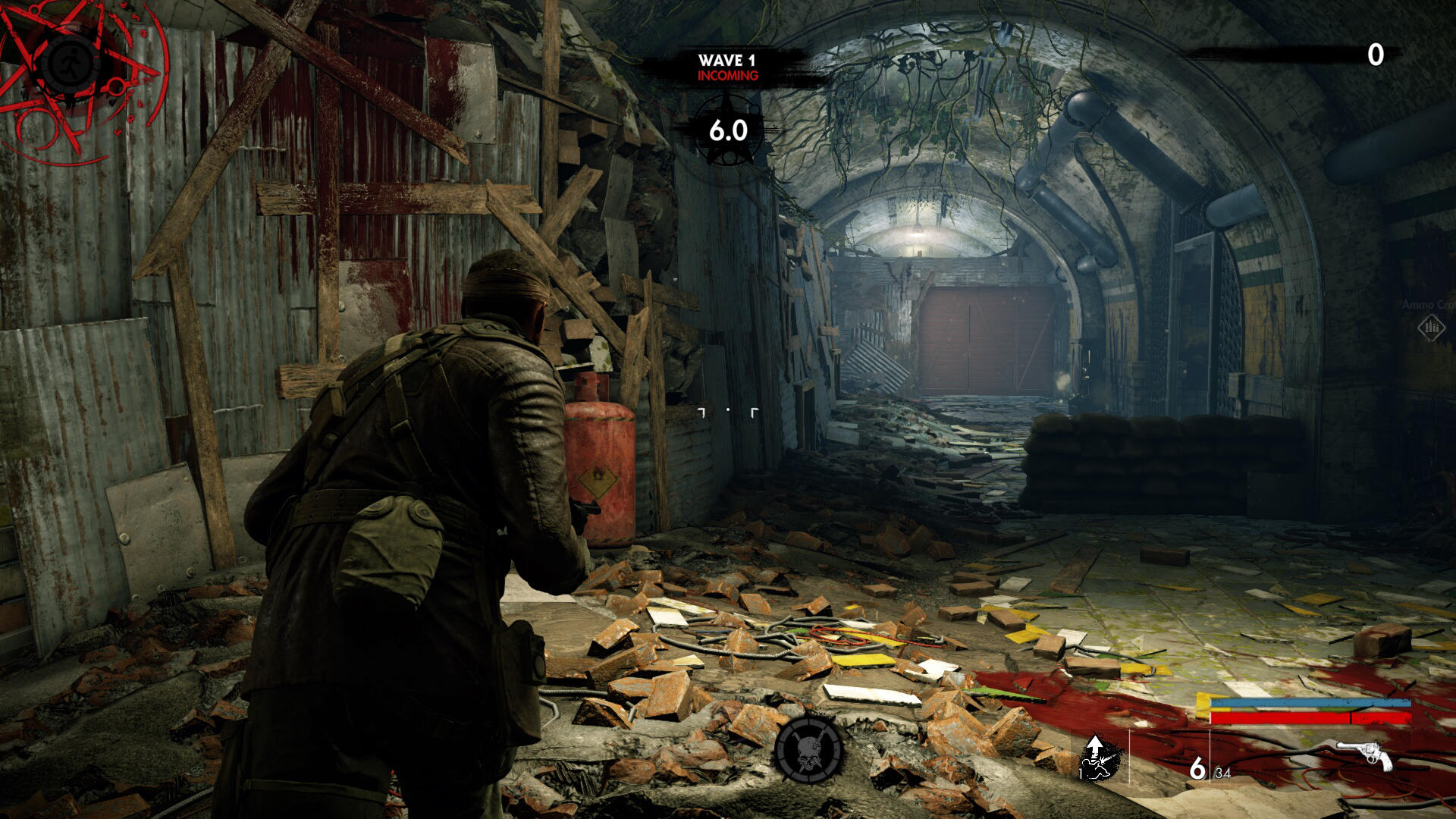Select the Ammo Crate diamond marker
Screen dimensions: 1456x819
coord(1431,328)
